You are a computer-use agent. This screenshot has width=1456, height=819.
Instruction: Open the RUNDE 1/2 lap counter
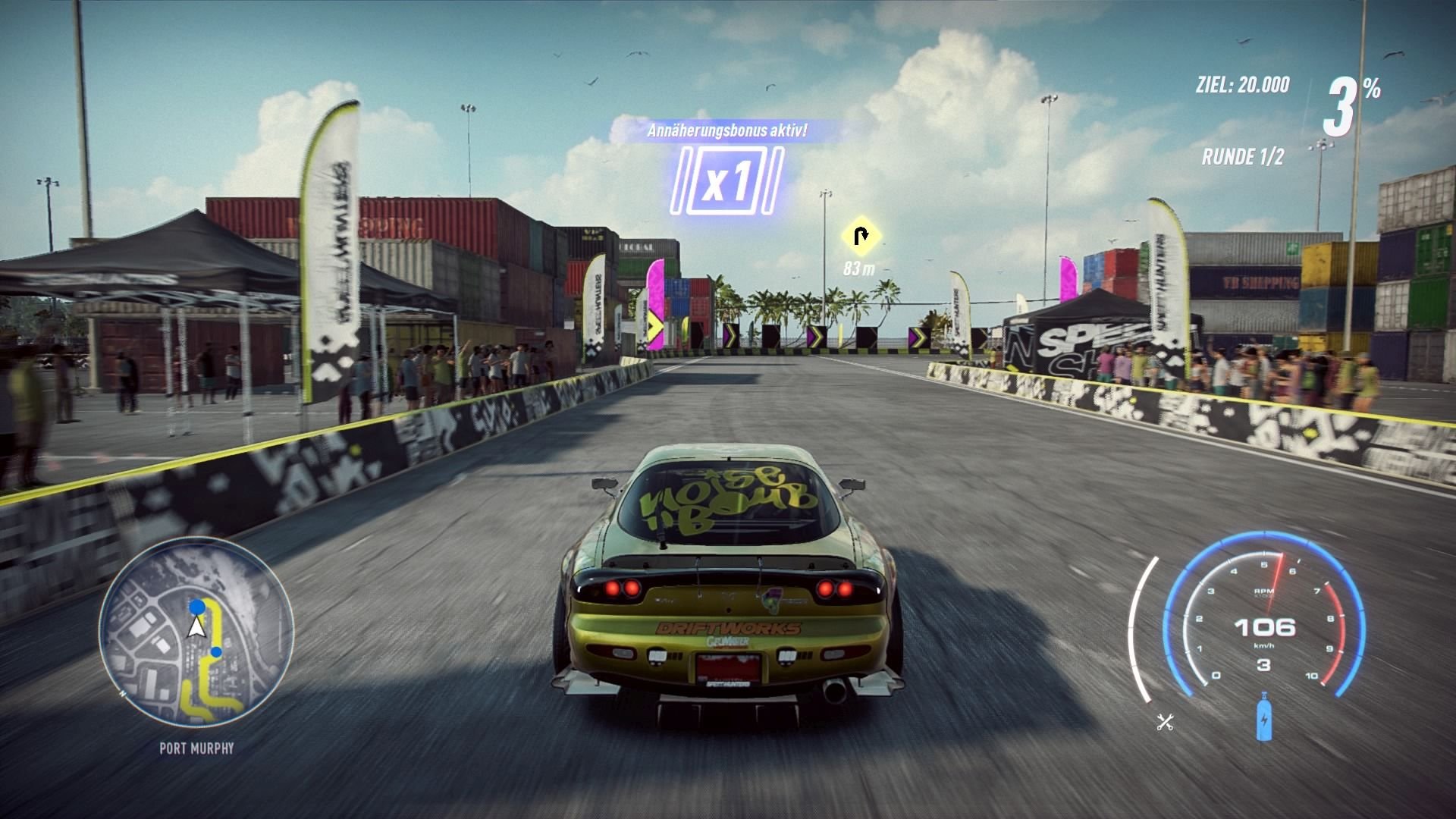coord(1245,157)
